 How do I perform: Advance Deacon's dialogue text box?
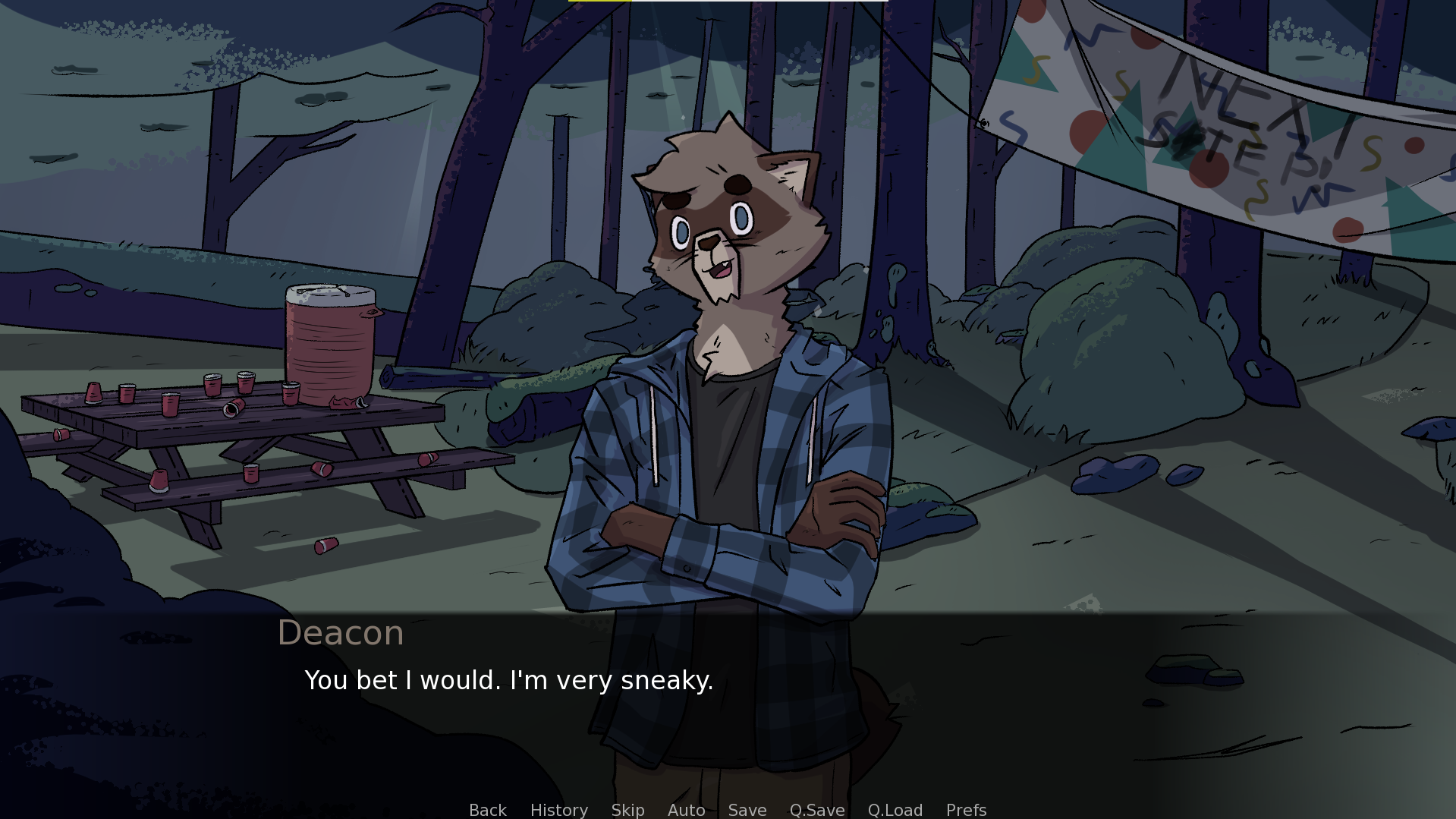coord(727,706)
